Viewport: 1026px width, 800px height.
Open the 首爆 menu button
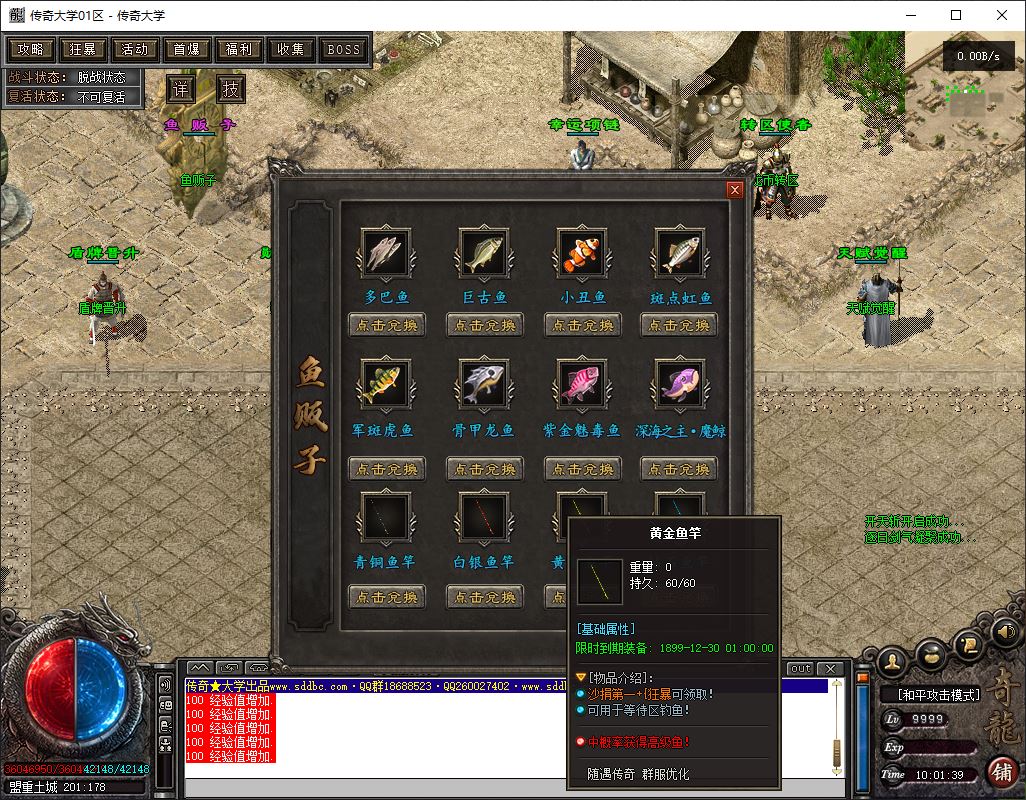point(187,49)
